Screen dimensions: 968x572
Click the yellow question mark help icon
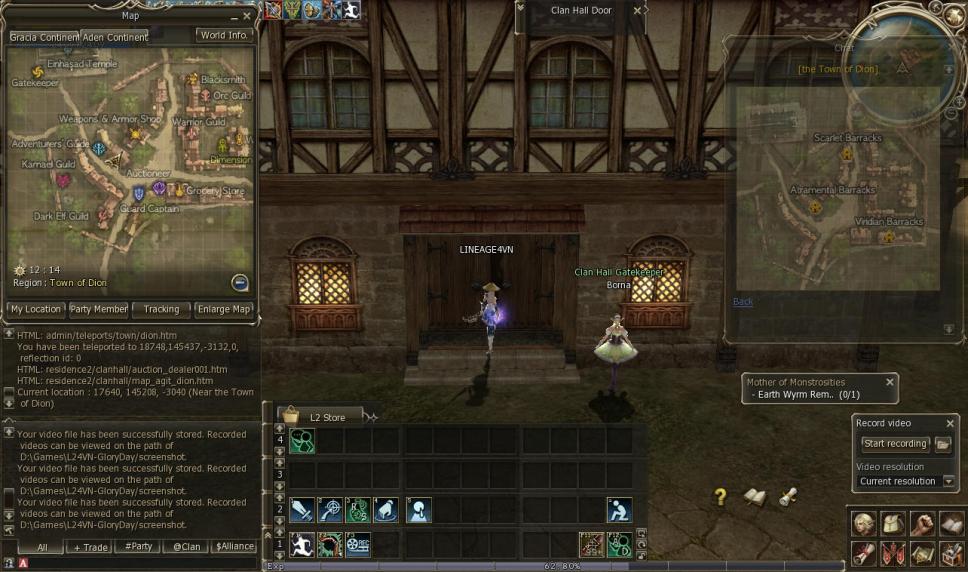[x=719, y=497]
